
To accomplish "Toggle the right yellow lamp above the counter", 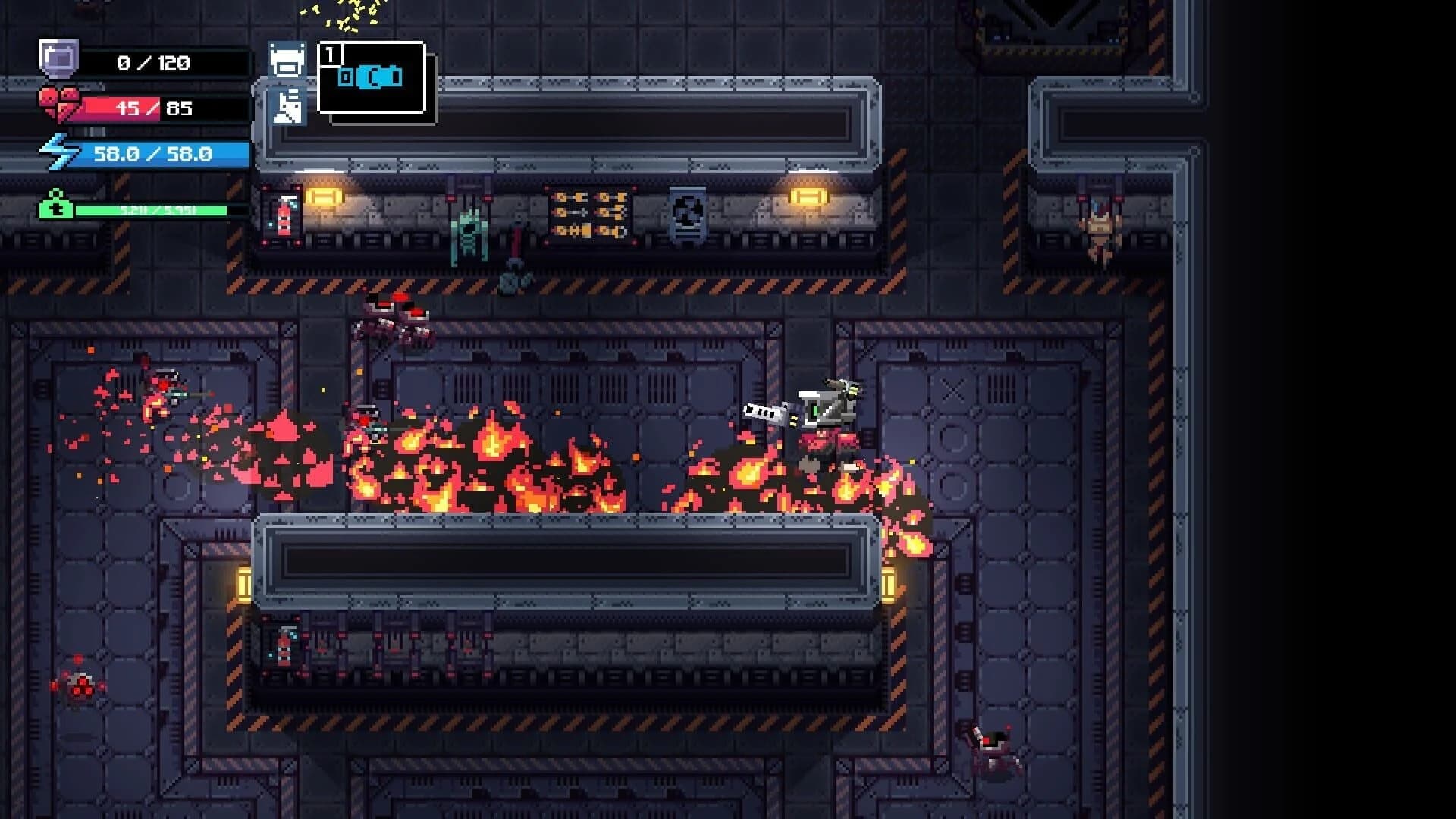I will coord(808,196).
